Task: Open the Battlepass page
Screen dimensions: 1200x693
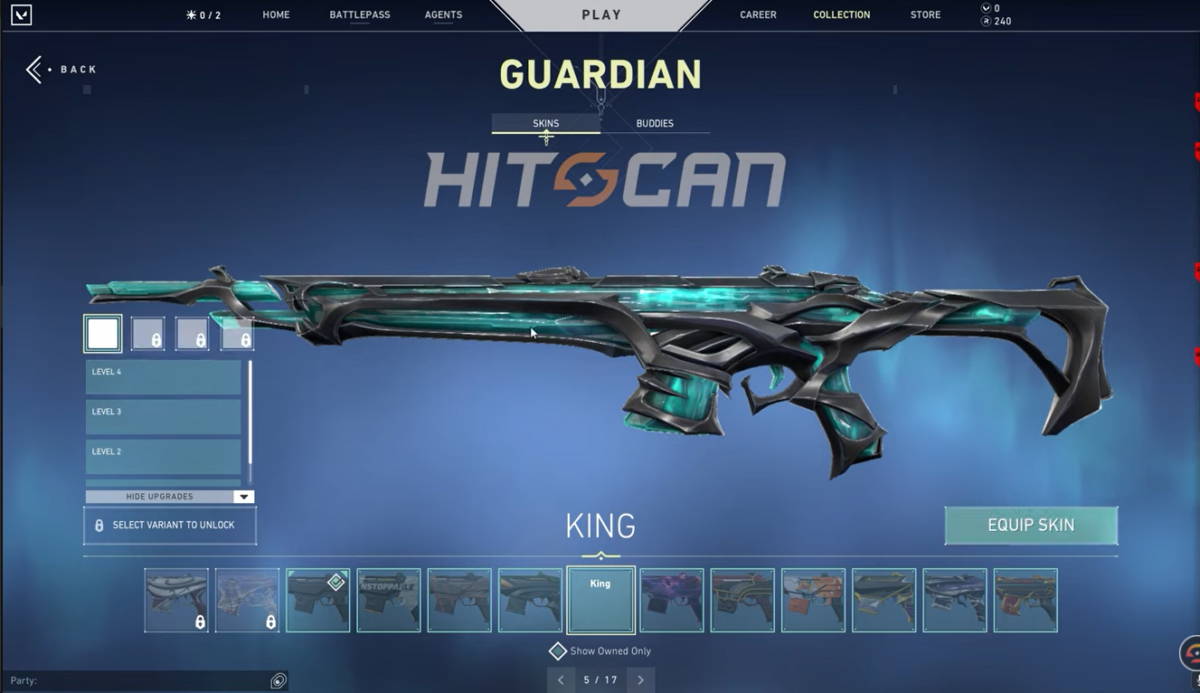Action: (359, 15)
